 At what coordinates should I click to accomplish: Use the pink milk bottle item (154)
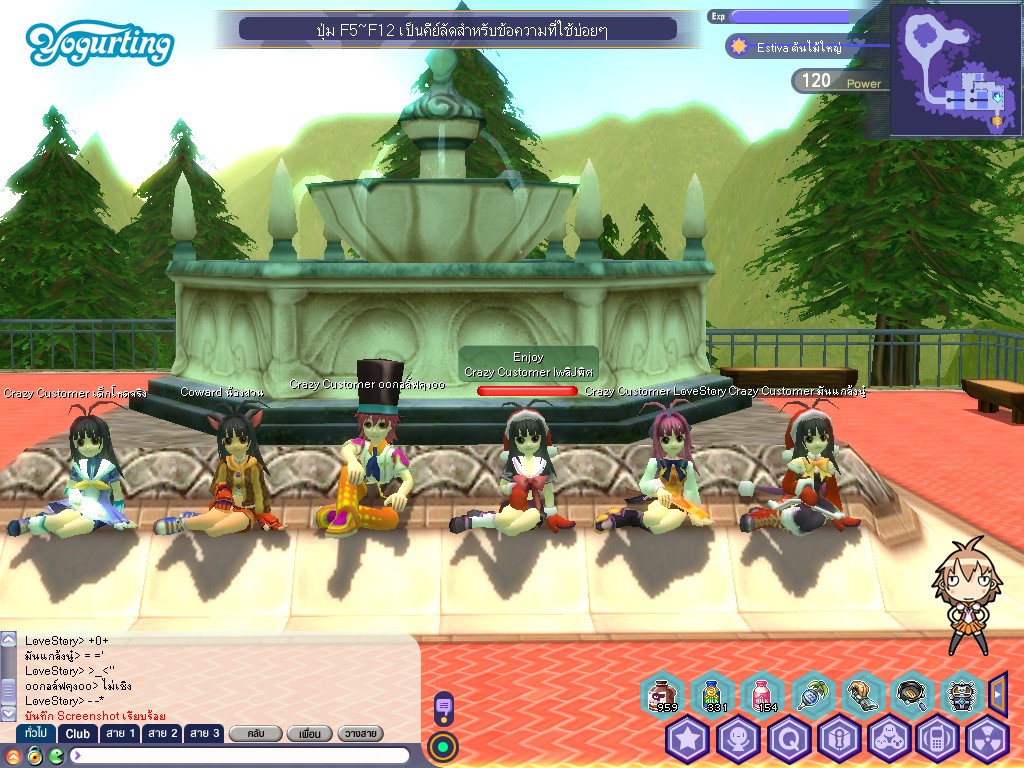click(x=762, y=694)
